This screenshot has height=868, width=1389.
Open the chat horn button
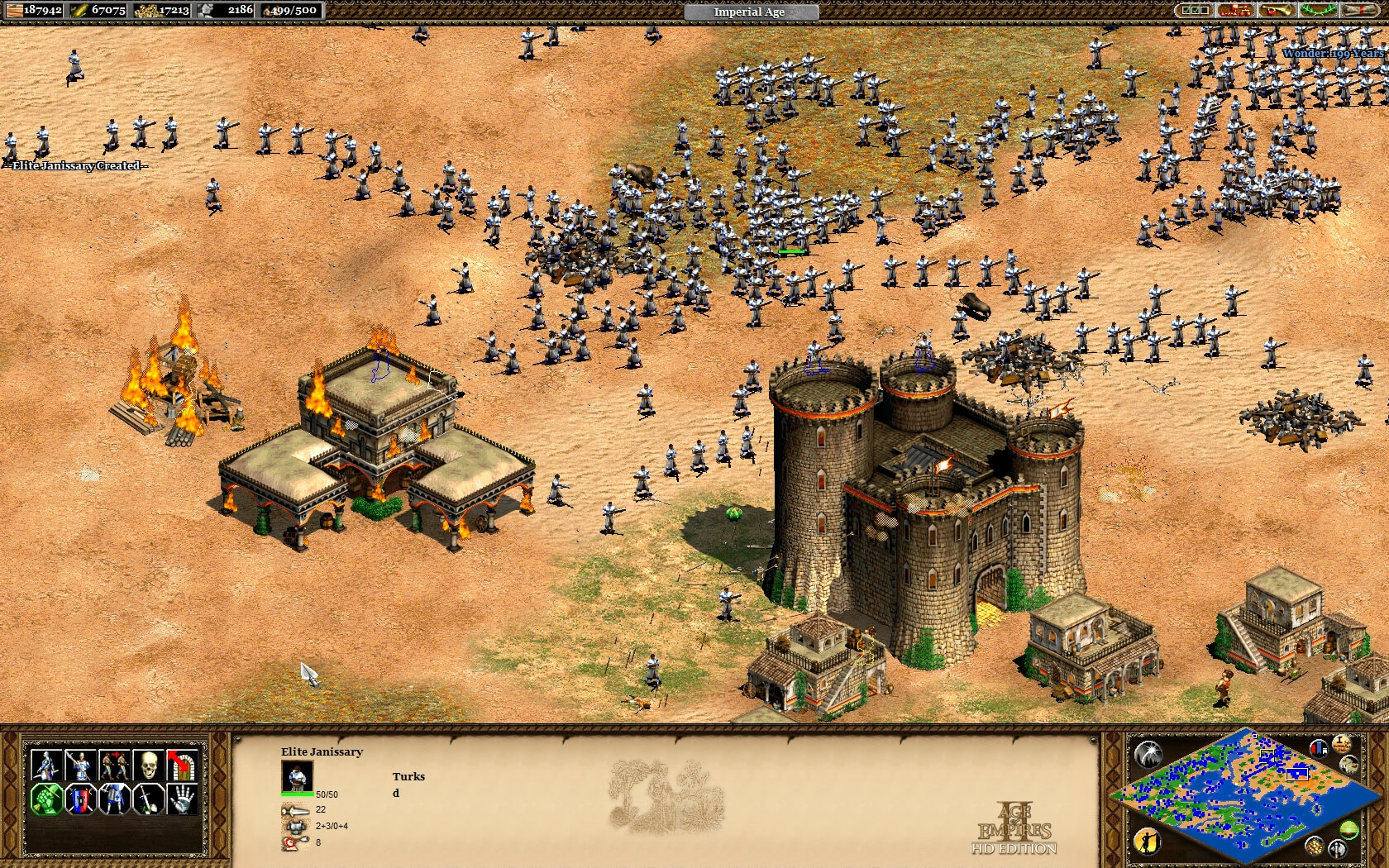[x=1276, y=11]
